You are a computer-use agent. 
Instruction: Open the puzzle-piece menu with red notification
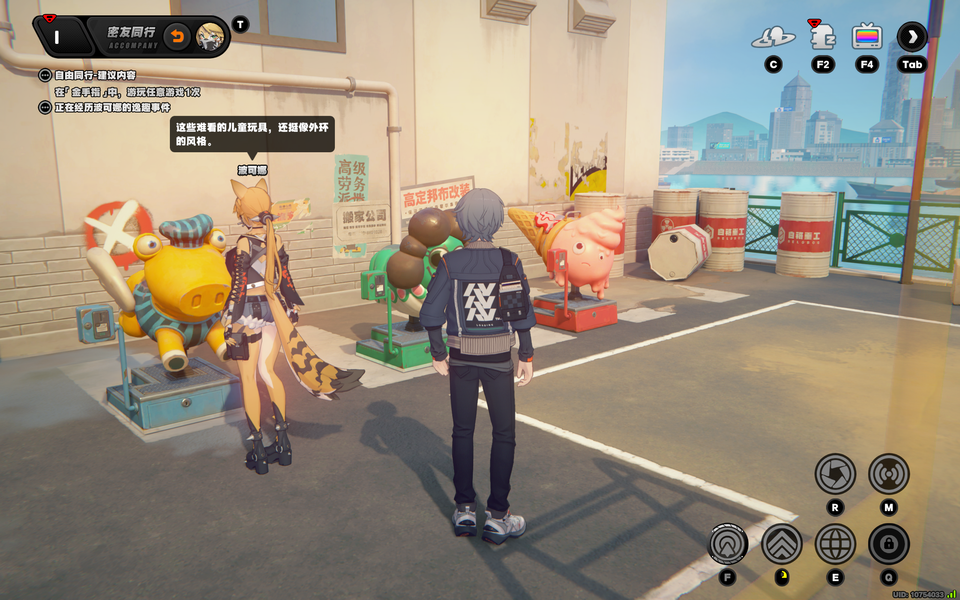tap(822, 38)
